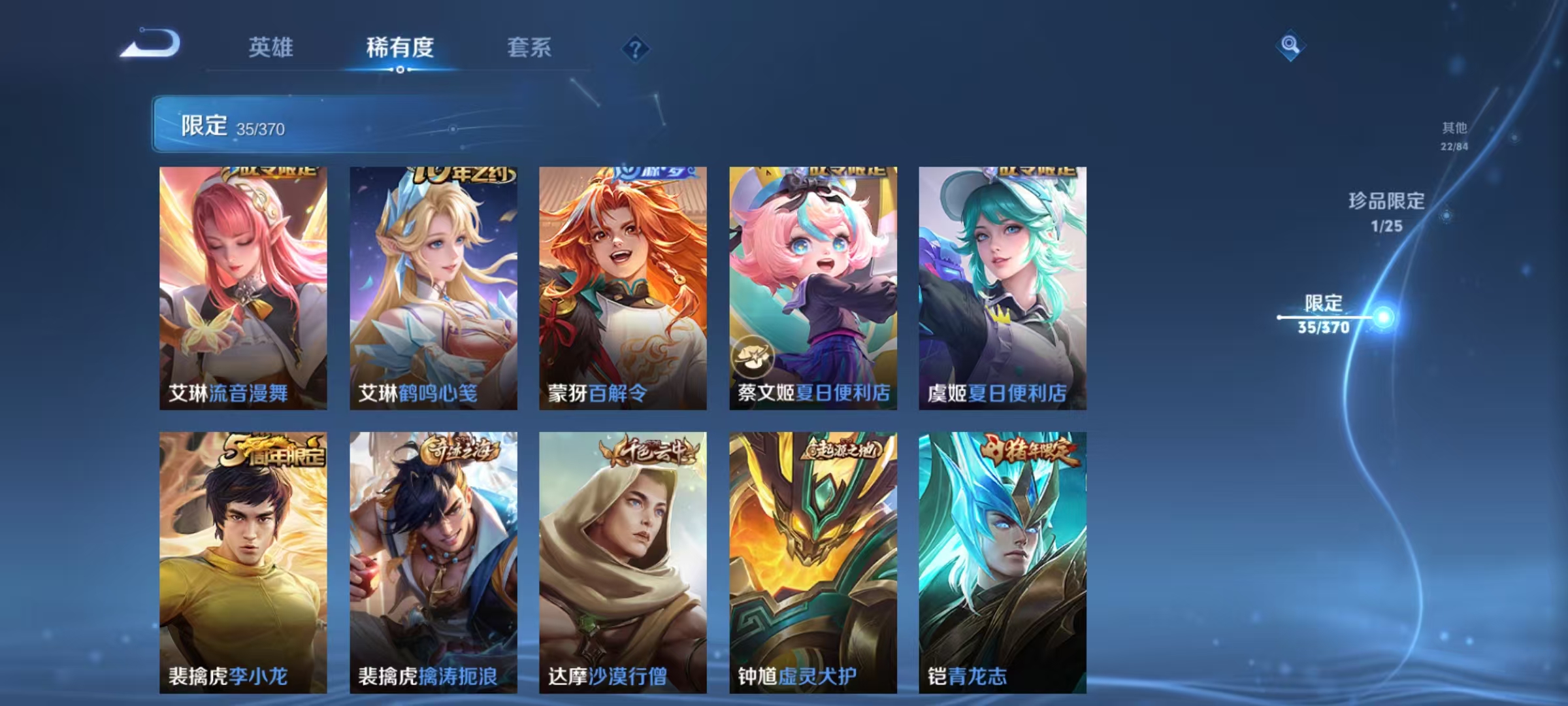Select the 蒙犽百解令 skin
This screenshot has width=1568, height=706.
[623, 288]
